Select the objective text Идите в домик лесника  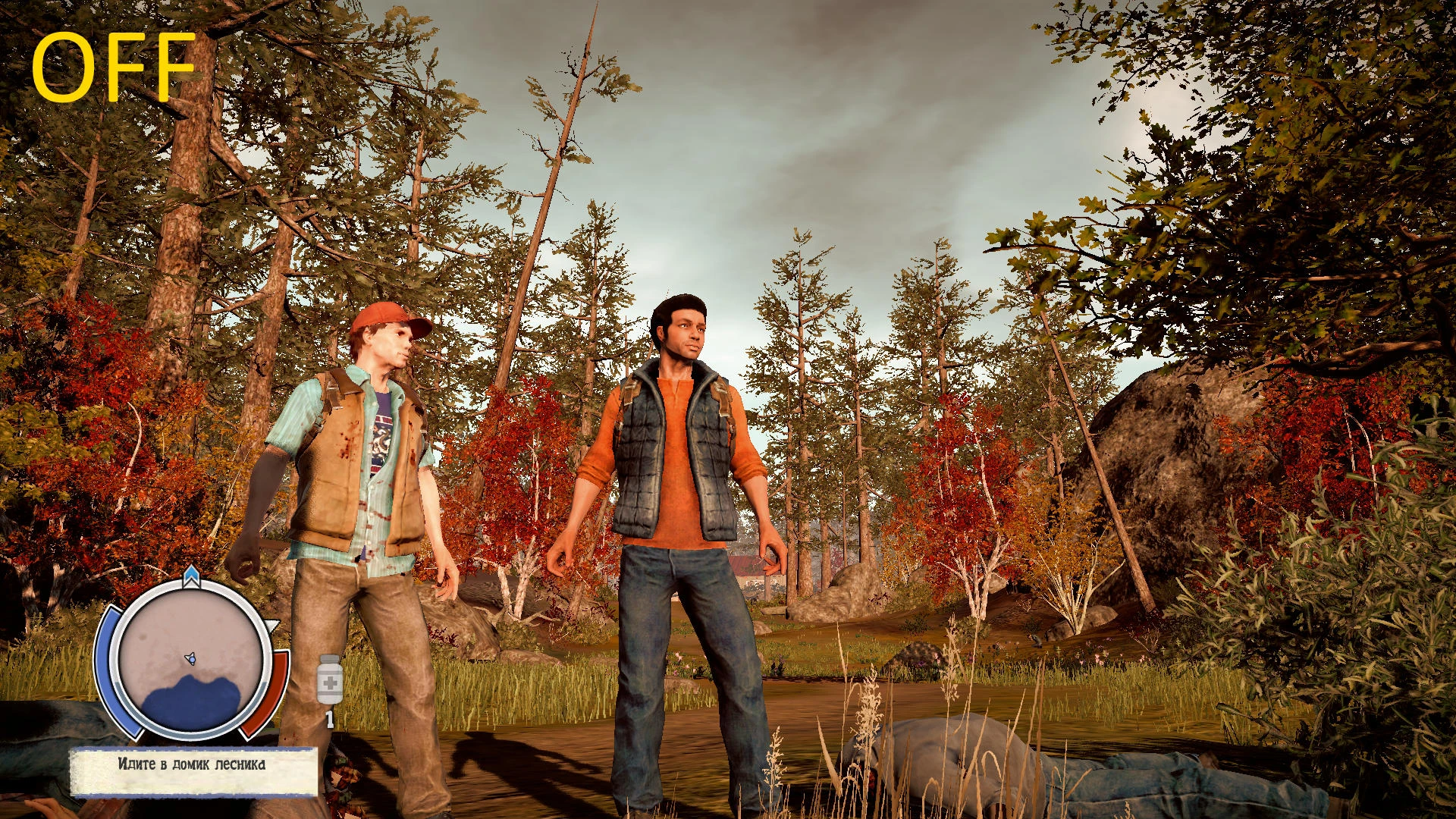(192, 767)
